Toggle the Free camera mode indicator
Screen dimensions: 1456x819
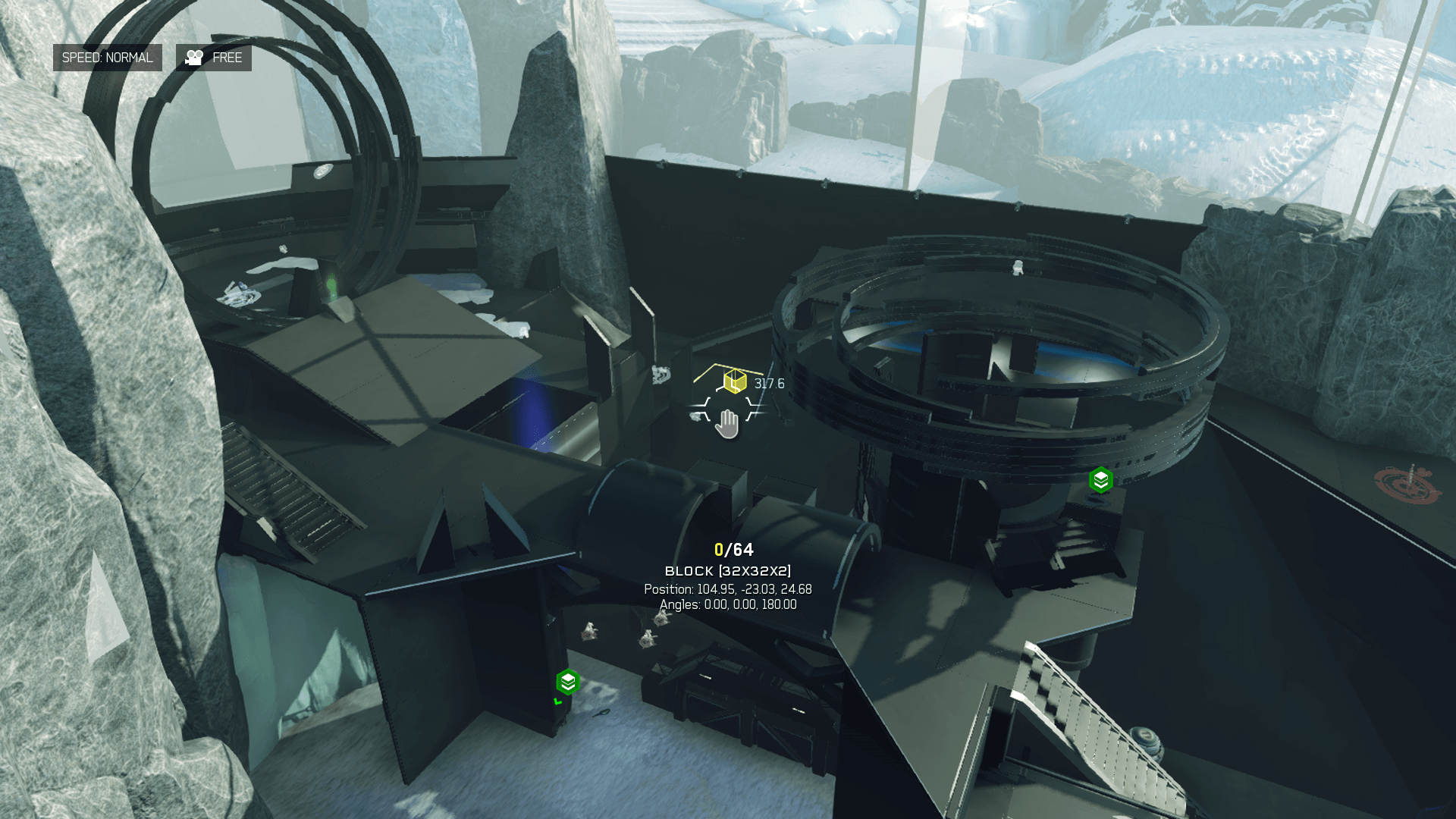coord(214,58)
